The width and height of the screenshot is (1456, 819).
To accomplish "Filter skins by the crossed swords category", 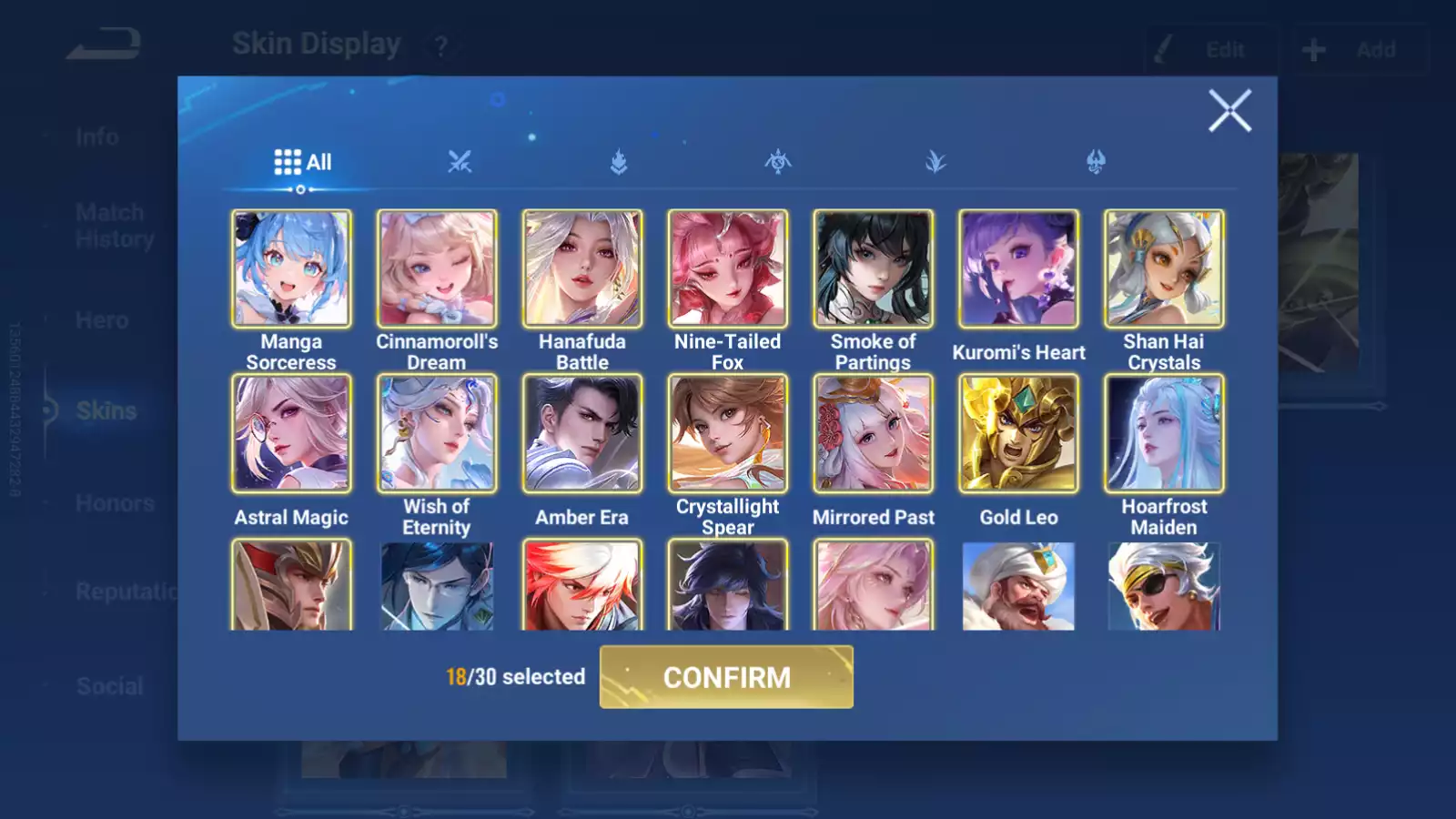I will (460, 162).
